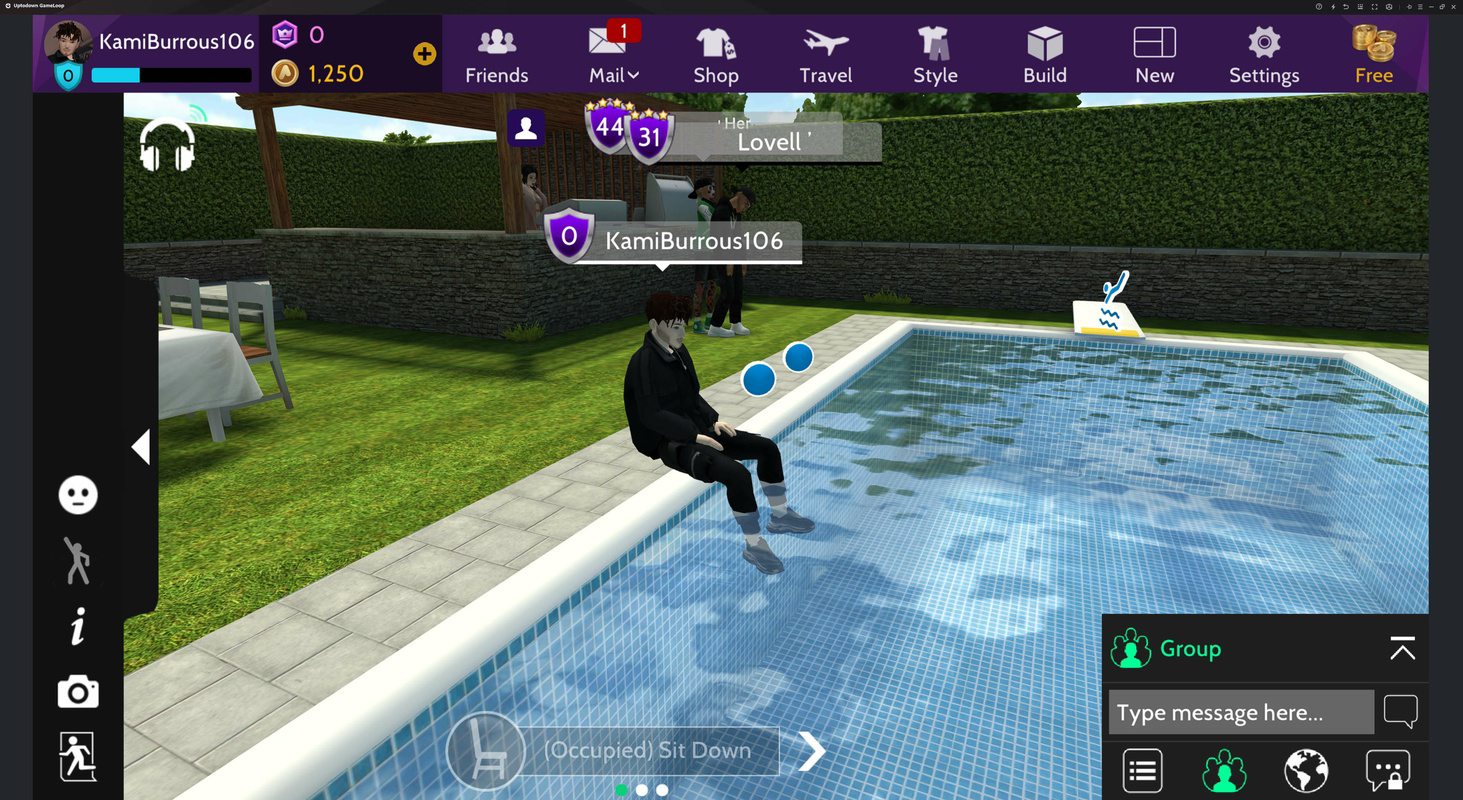Select the first green page indicator dot
1463x800 pixels.
(x=621, y=789)
